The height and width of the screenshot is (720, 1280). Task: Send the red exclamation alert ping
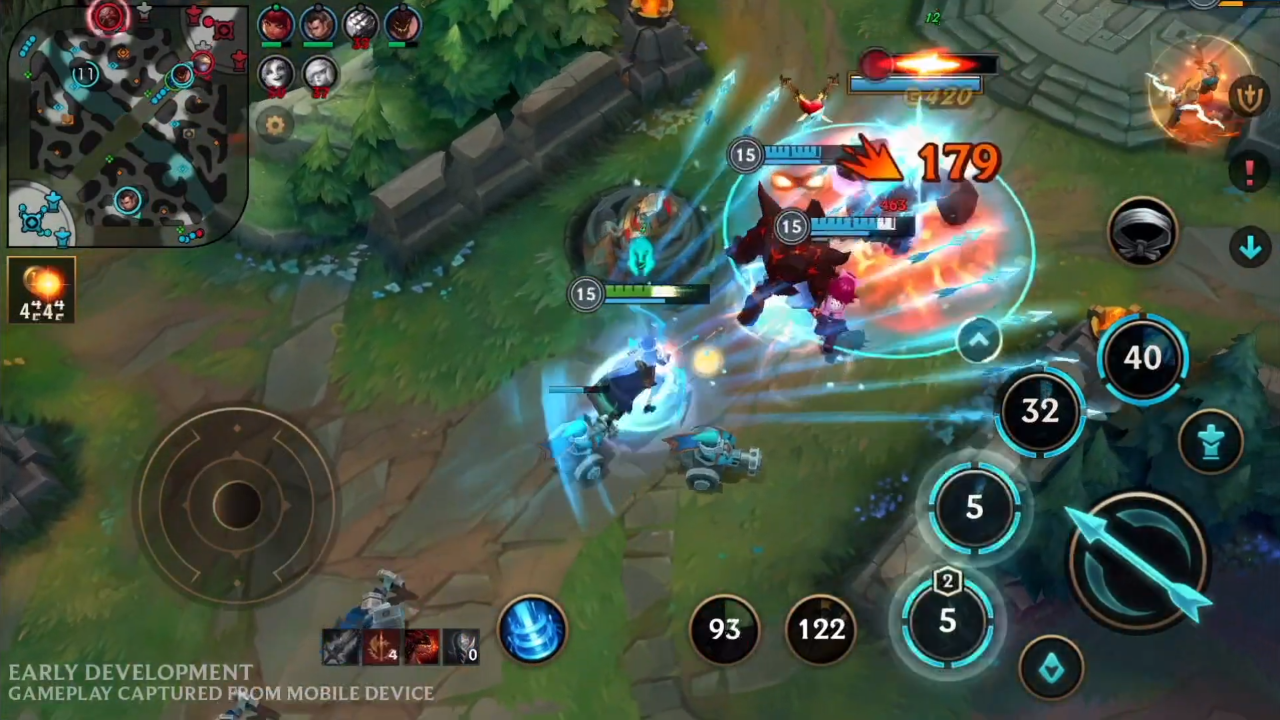coord(1249,172)
